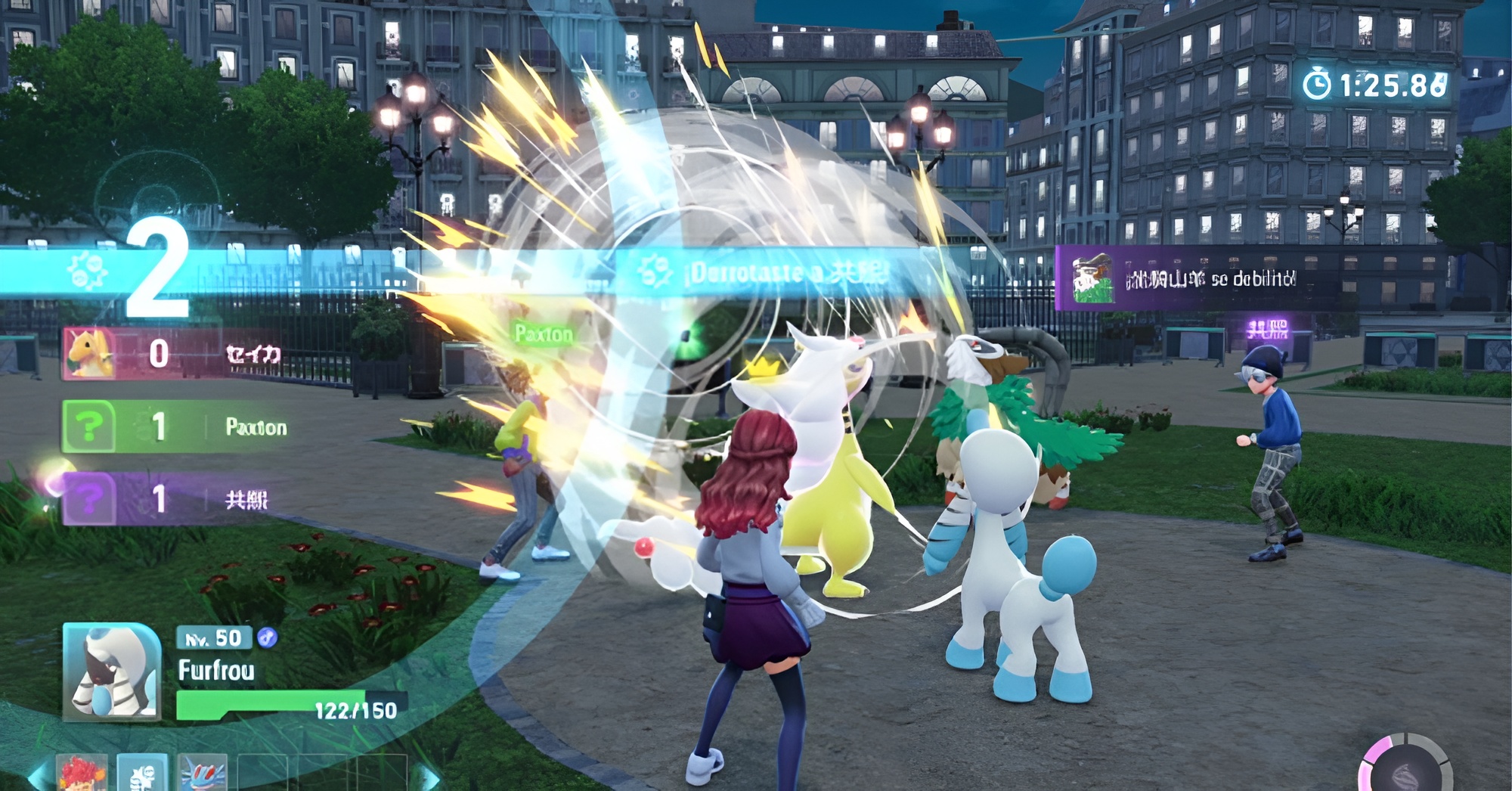Image resolution: width=1512 pixels, height=791 pixels.
Task: Choose the red-maned Pokémon party slot
Action: point(82,774)
